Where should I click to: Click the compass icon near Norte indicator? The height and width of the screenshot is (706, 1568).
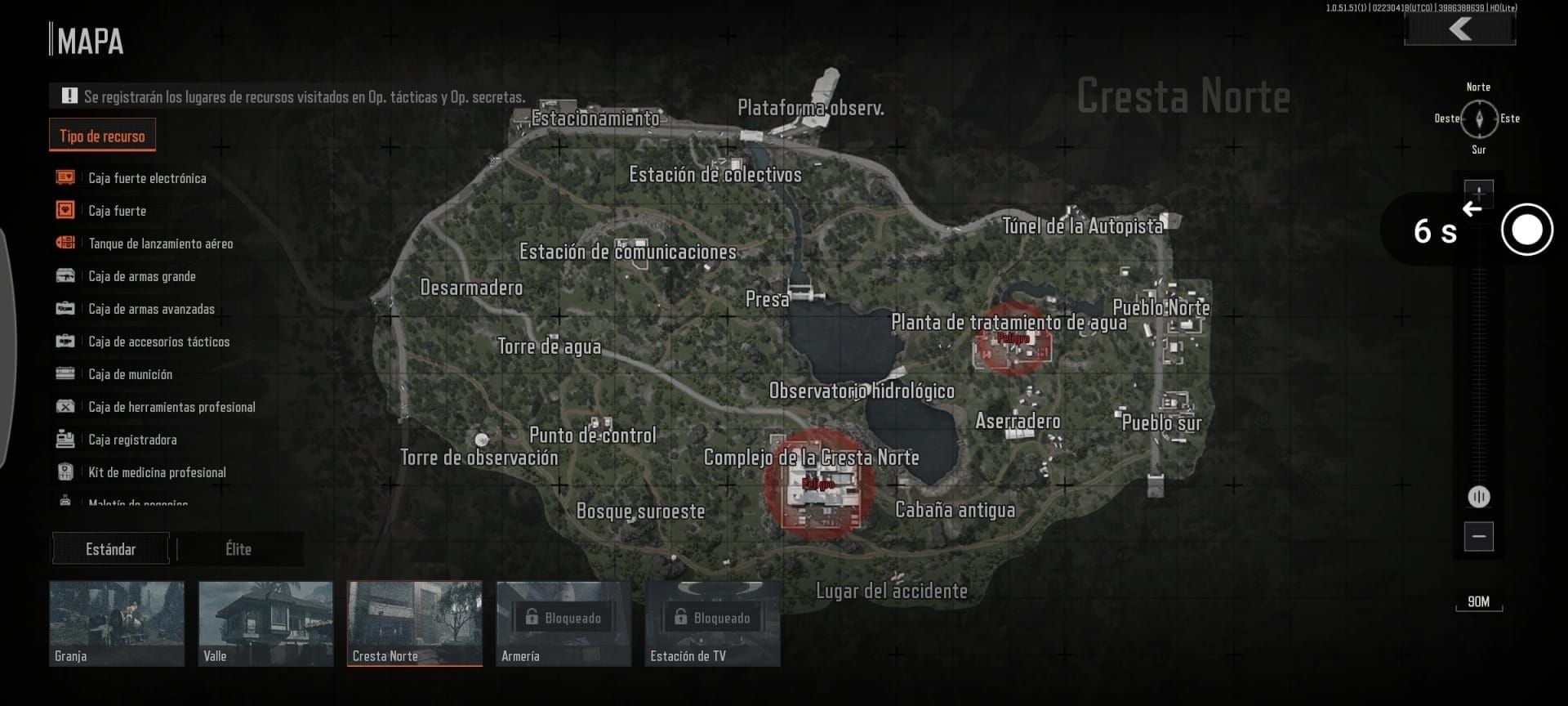point(1479,118)
